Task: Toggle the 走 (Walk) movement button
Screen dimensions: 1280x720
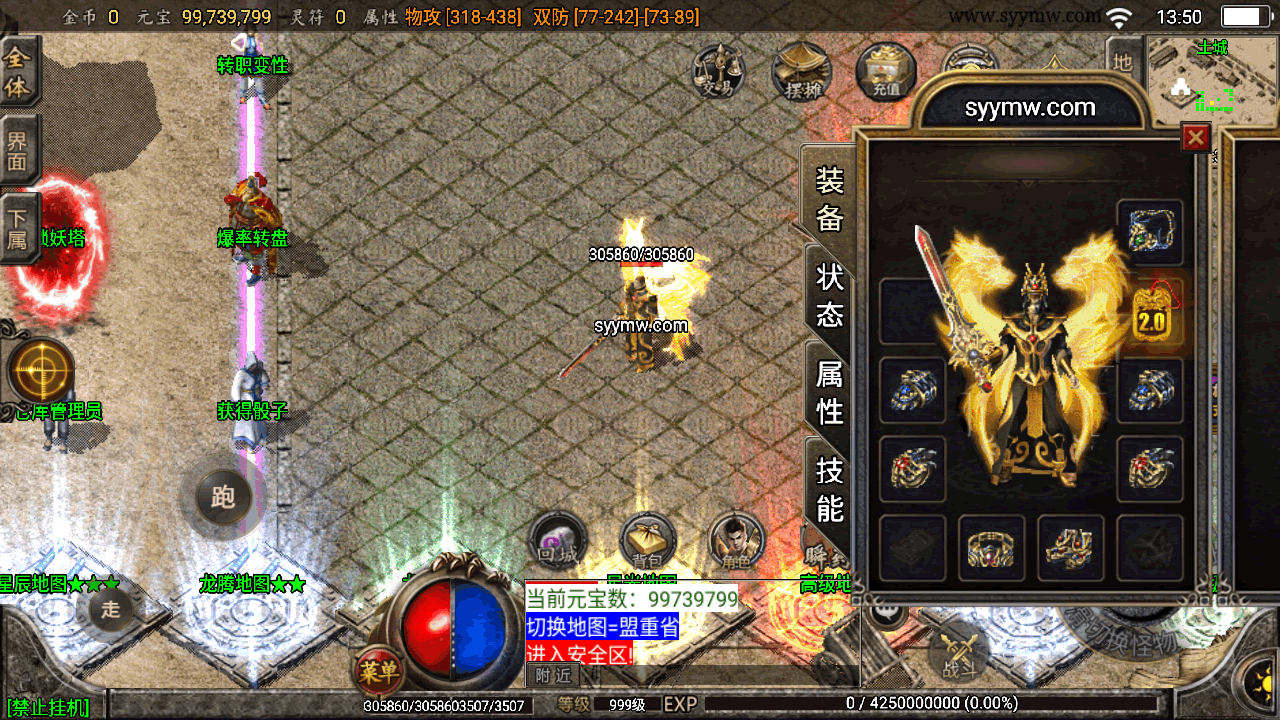Action: [x=110, y=608]
